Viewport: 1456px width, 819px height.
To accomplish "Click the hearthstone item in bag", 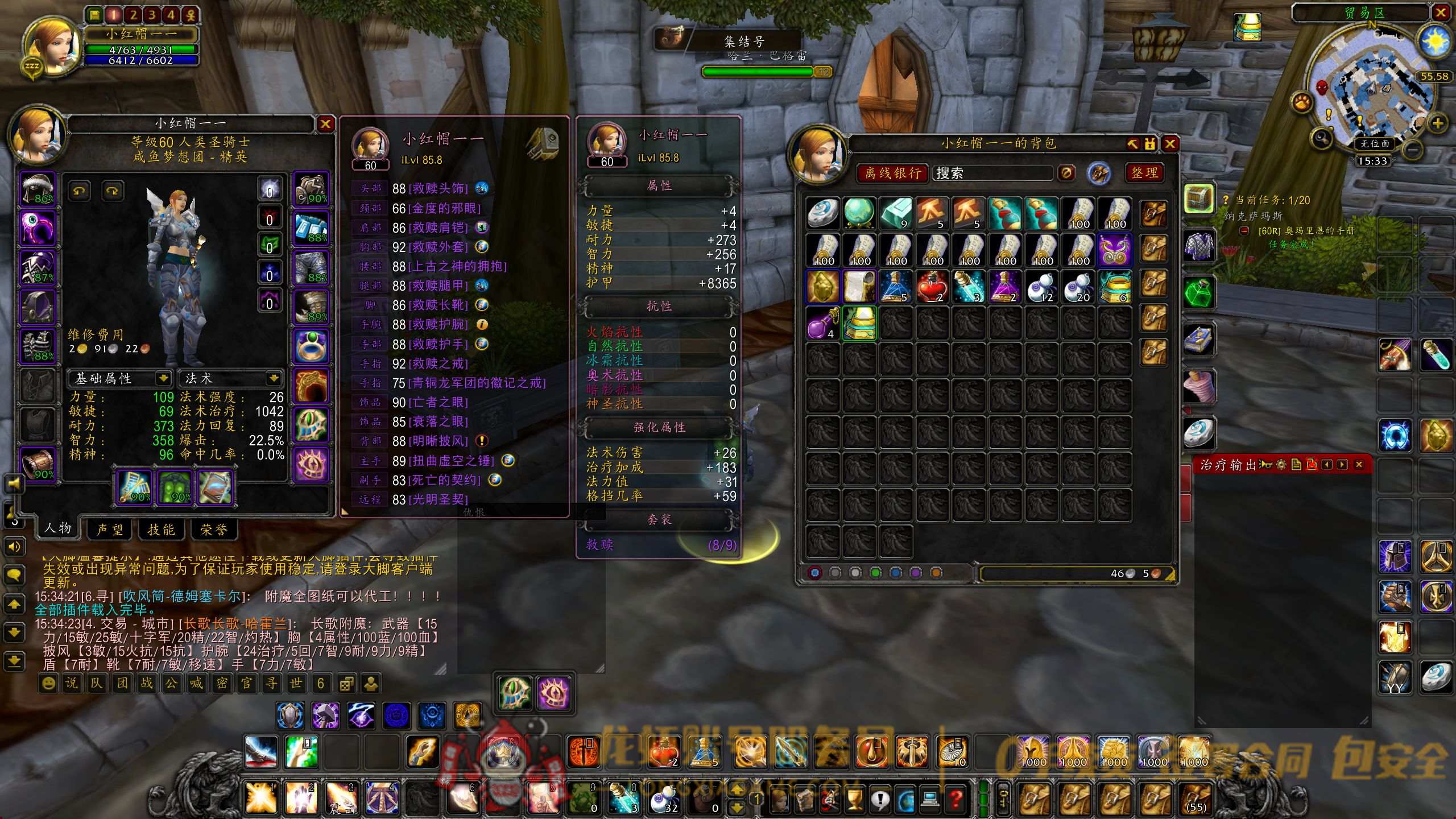I will pyautogui.click(x=822, y=213).
